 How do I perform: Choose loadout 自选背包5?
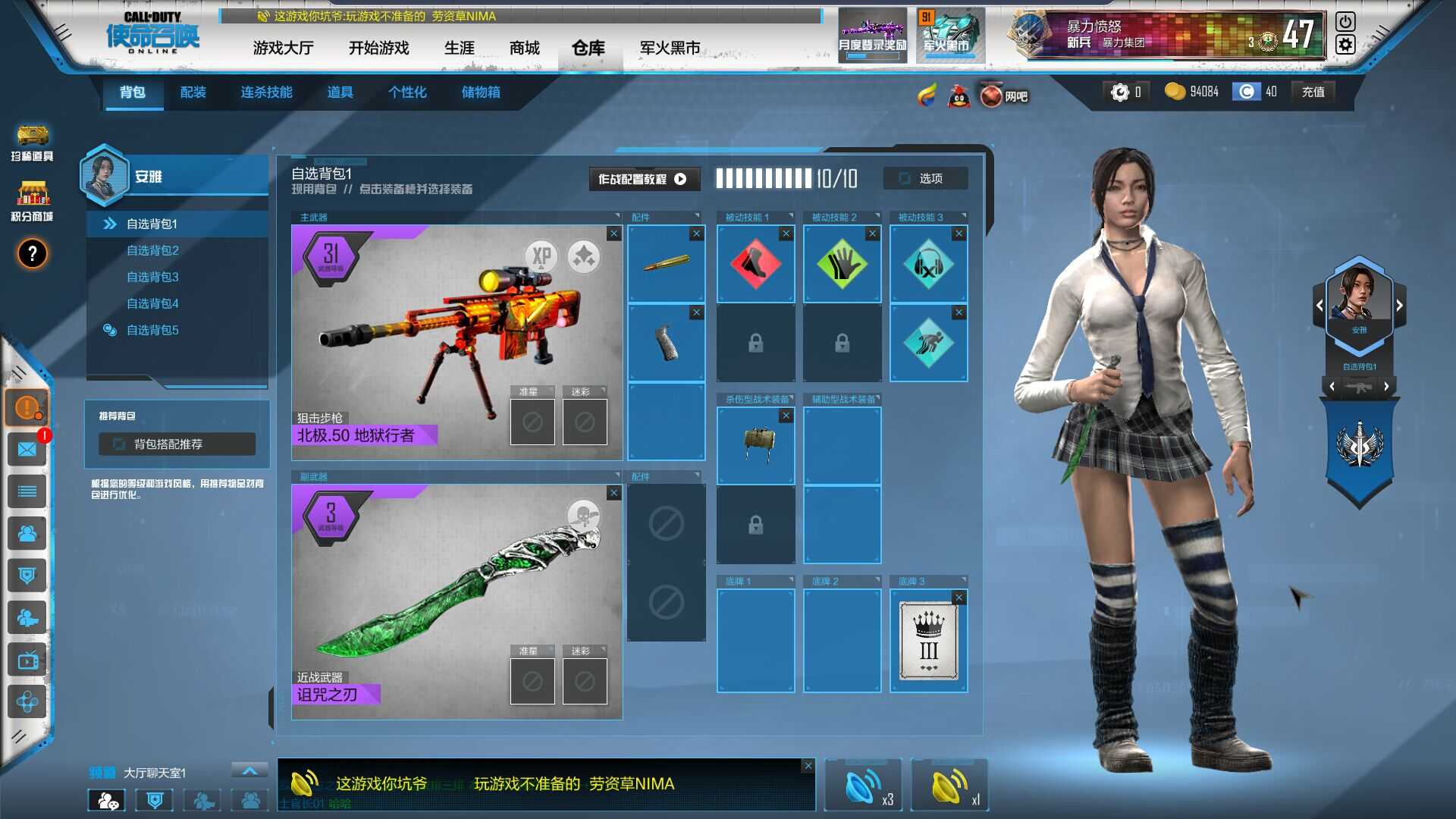click(x=152, y=330)
